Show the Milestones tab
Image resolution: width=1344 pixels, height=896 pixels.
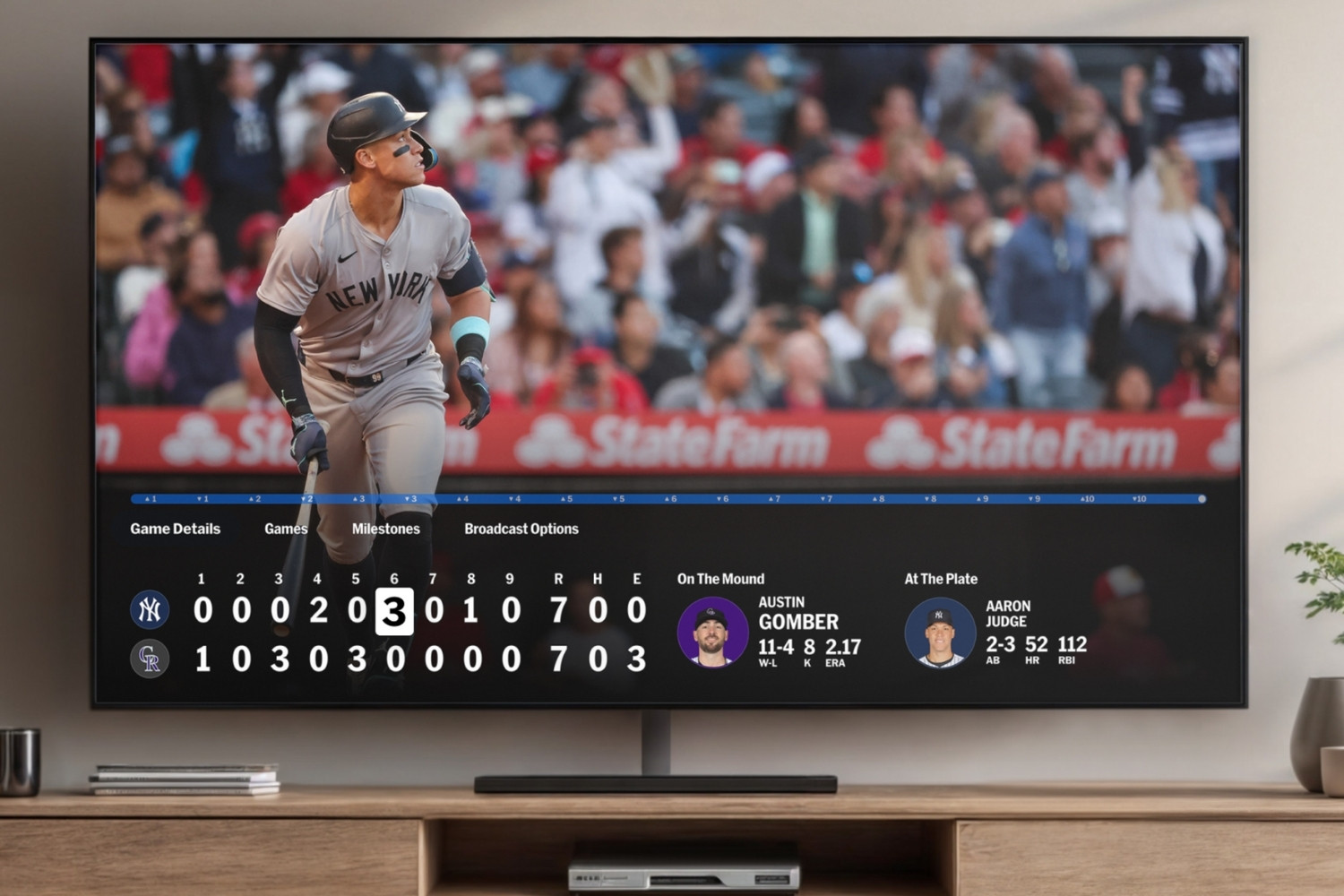pos(385,529)
